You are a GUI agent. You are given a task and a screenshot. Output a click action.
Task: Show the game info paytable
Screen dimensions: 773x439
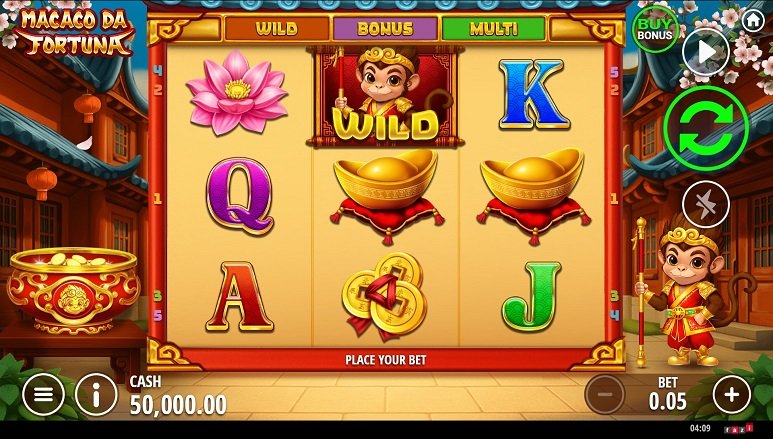(x=96, y=395)
